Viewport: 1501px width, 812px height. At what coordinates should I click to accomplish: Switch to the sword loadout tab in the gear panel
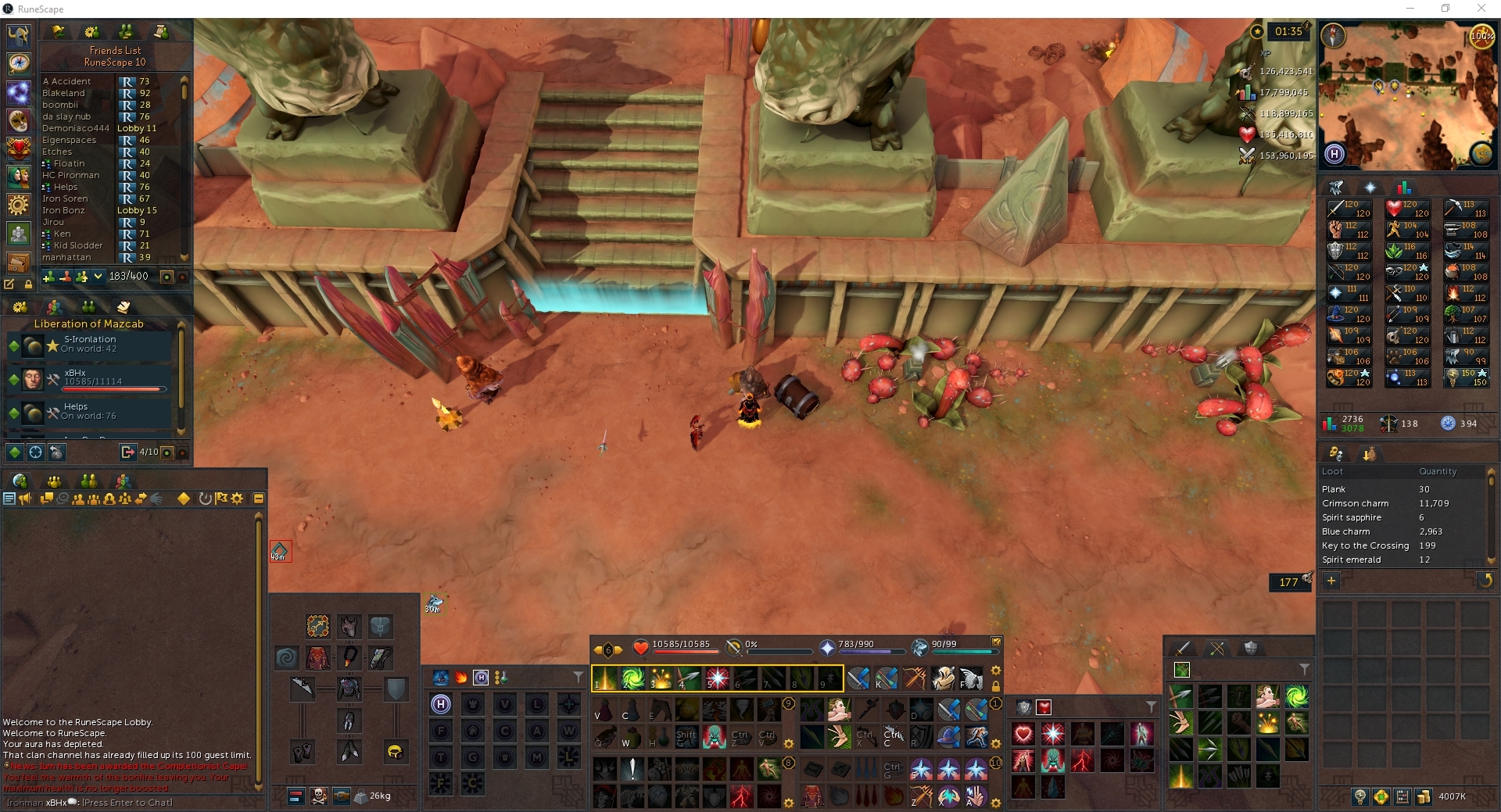[1184, 649]
